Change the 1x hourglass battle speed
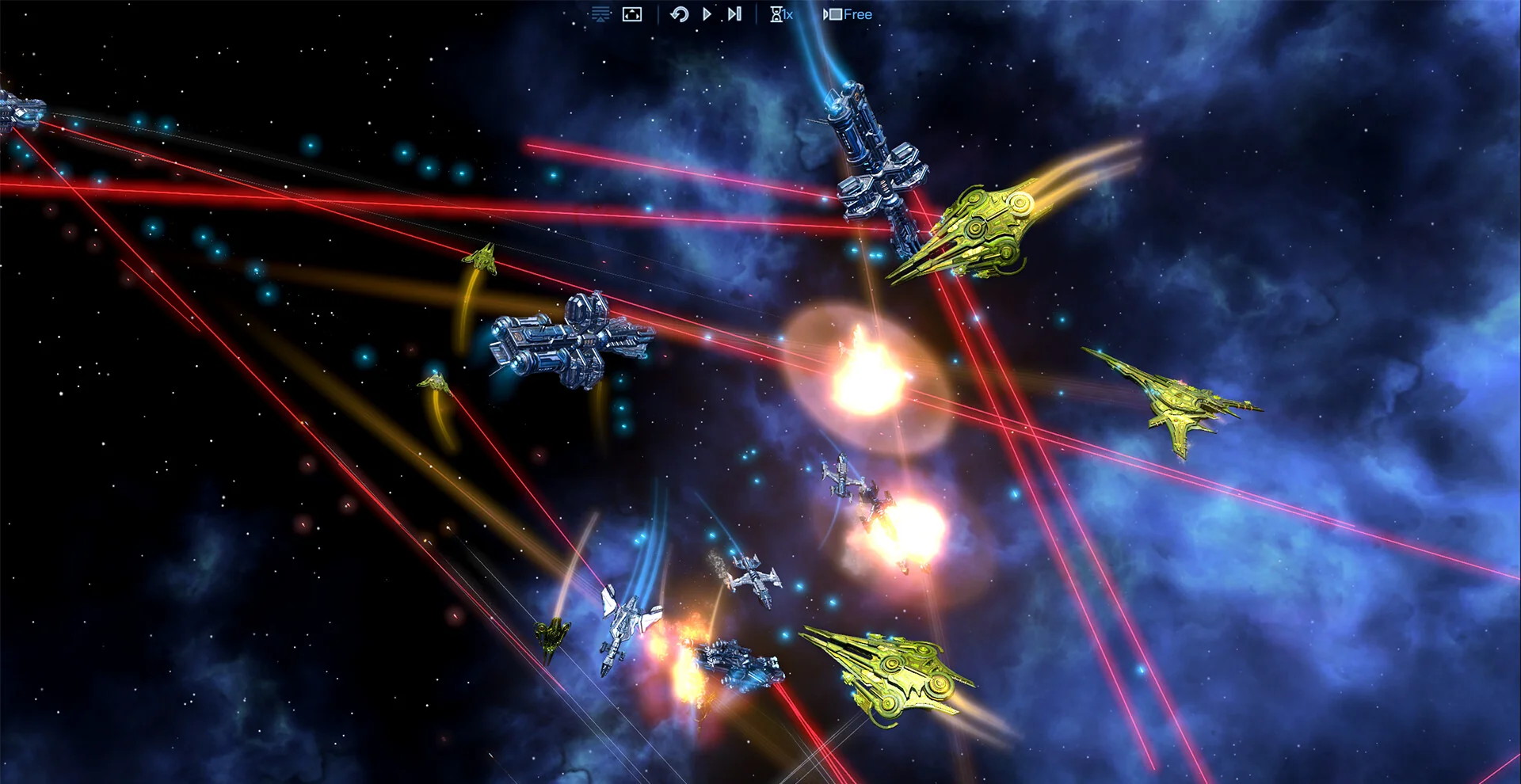 click(x=781, y=14)
